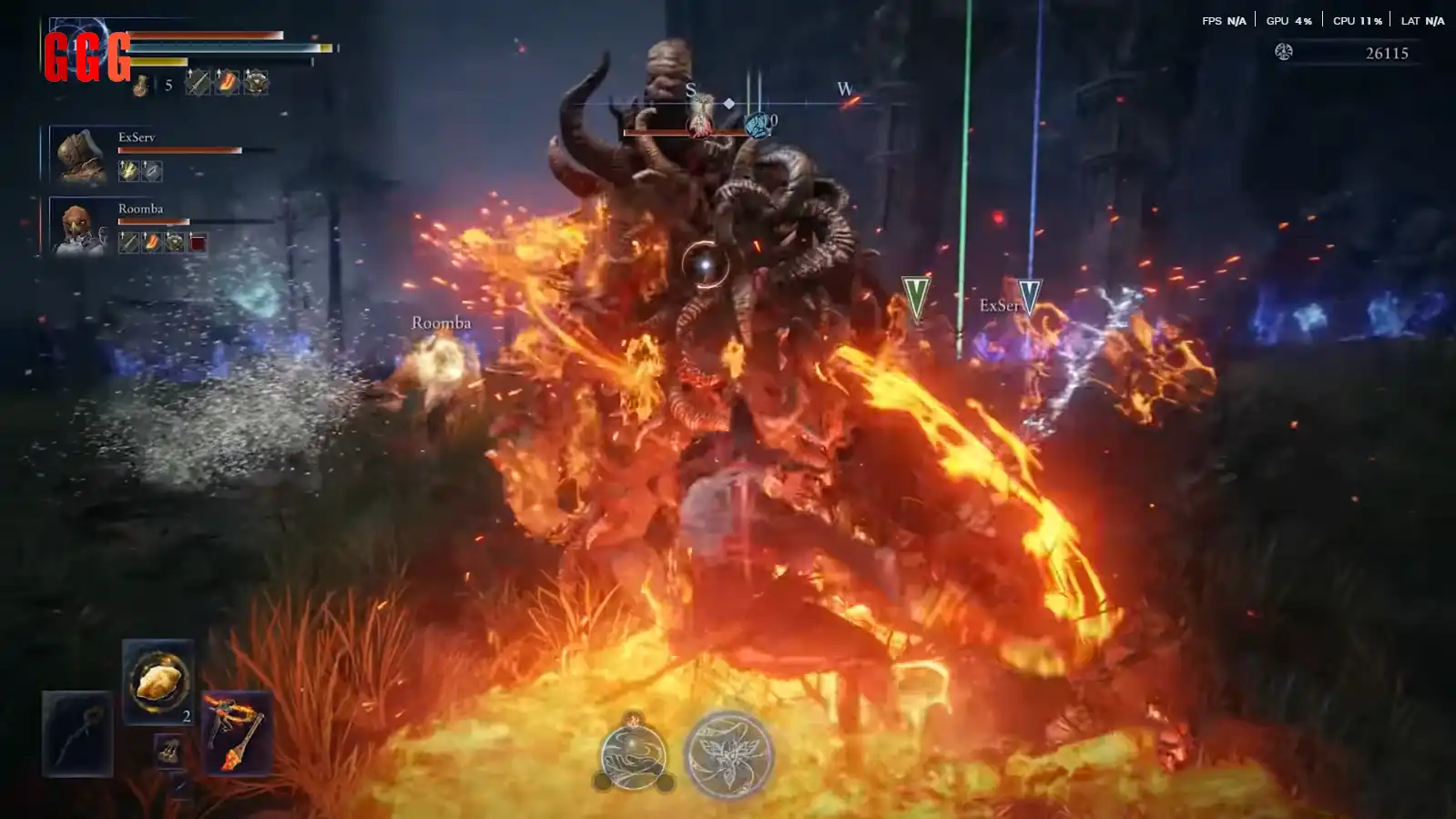This screenshot has width=1456, height=819.
Task: Click the runes currency icon
Action: (1283, 52)
